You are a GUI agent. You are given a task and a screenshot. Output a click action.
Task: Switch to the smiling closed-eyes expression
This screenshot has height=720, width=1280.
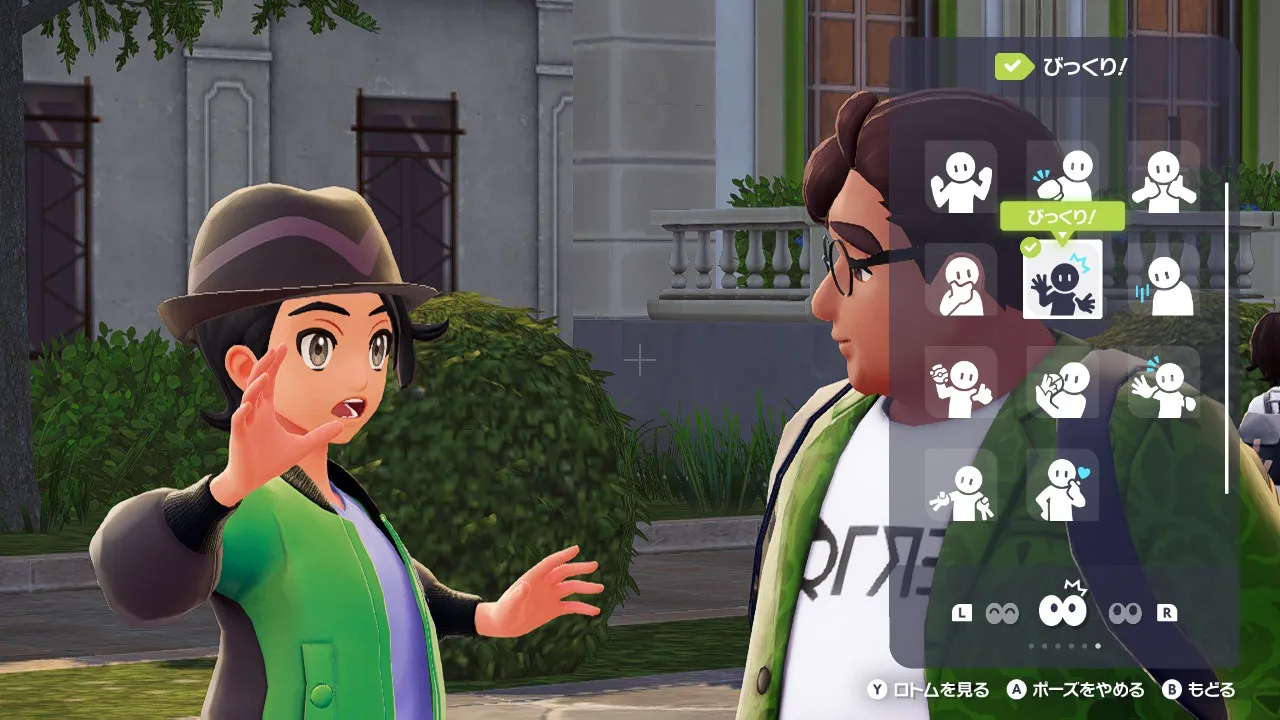tap(1002, 613)
